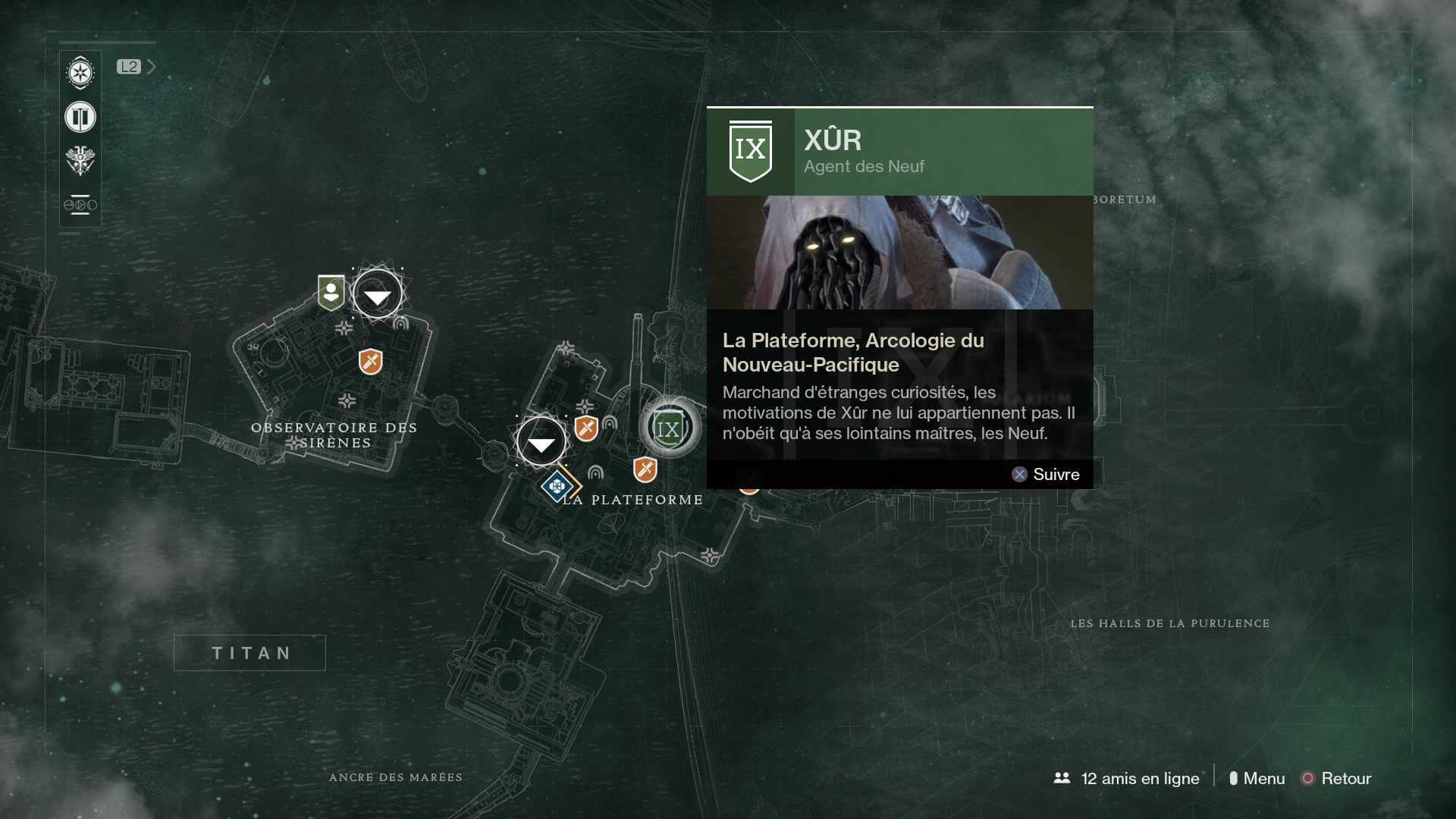Click the green vendor shield marker
Image resolution: width=1456 pixels, height=819 pixels.
pos(331,292)
